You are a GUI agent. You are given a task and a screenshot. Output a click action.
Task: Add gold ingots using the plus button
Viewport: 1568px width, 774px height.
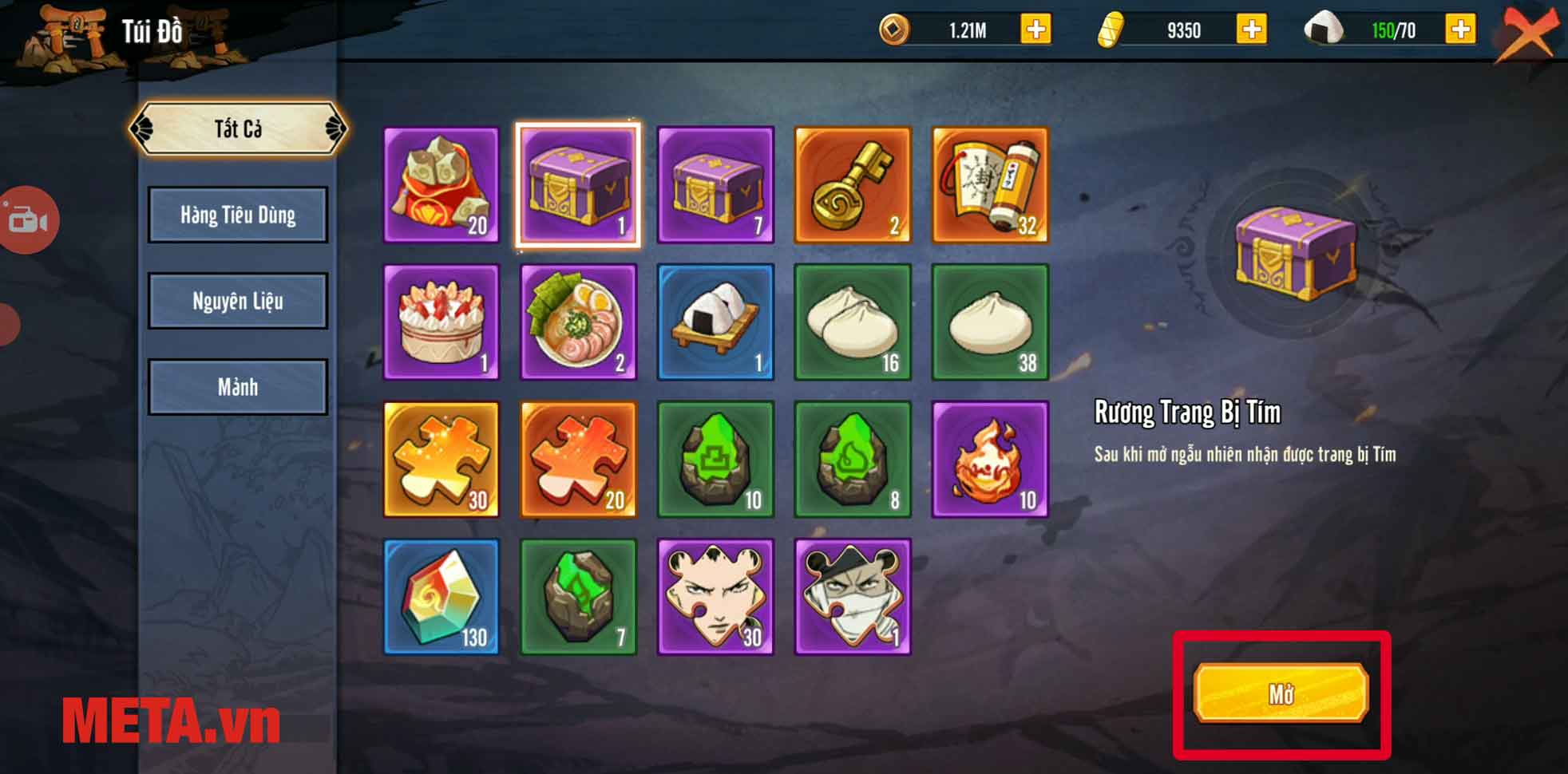1251,30
